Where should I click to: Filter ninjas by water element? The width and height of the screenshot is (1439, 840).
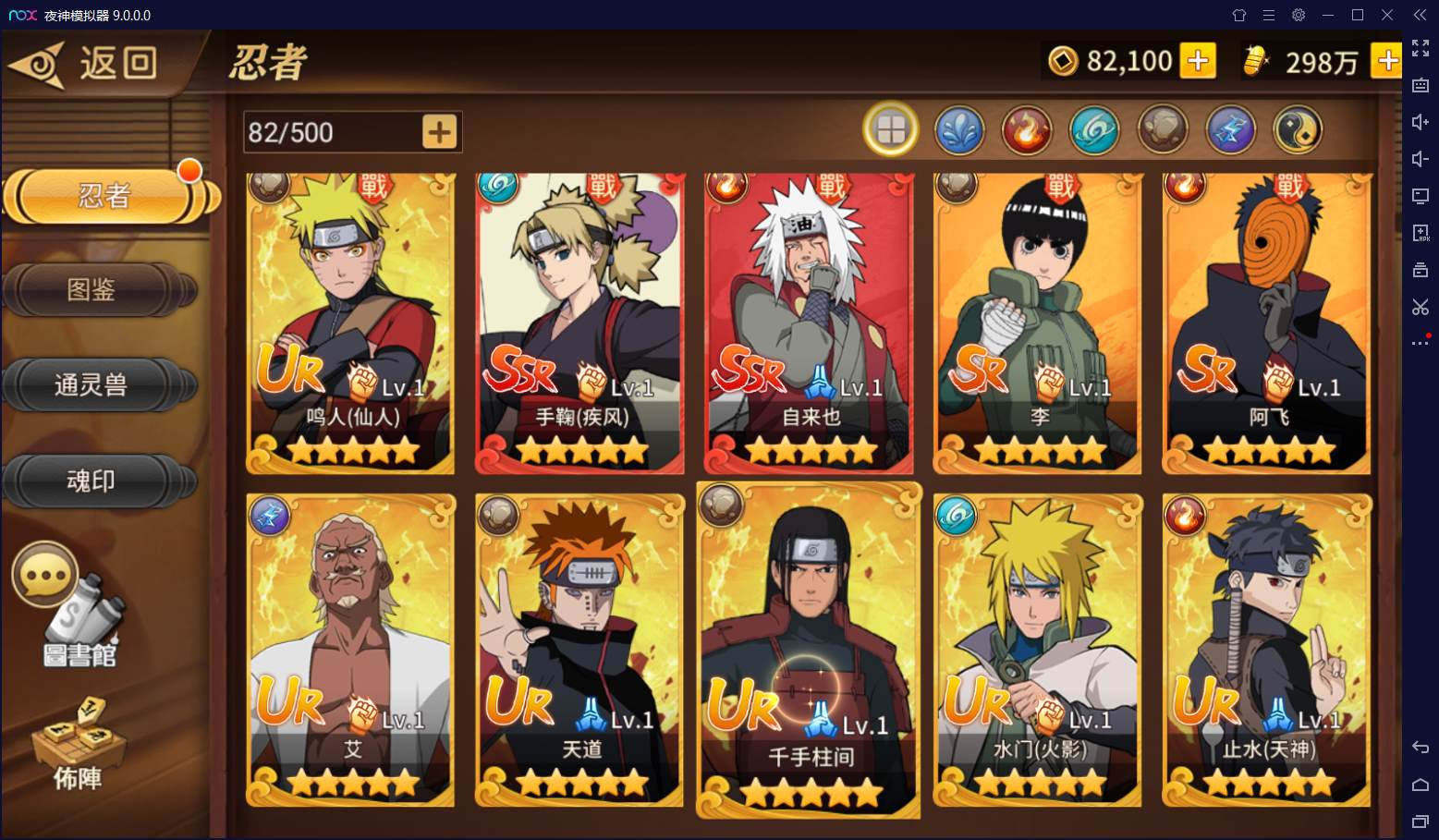pyautogui.click(x=958, y=130)
